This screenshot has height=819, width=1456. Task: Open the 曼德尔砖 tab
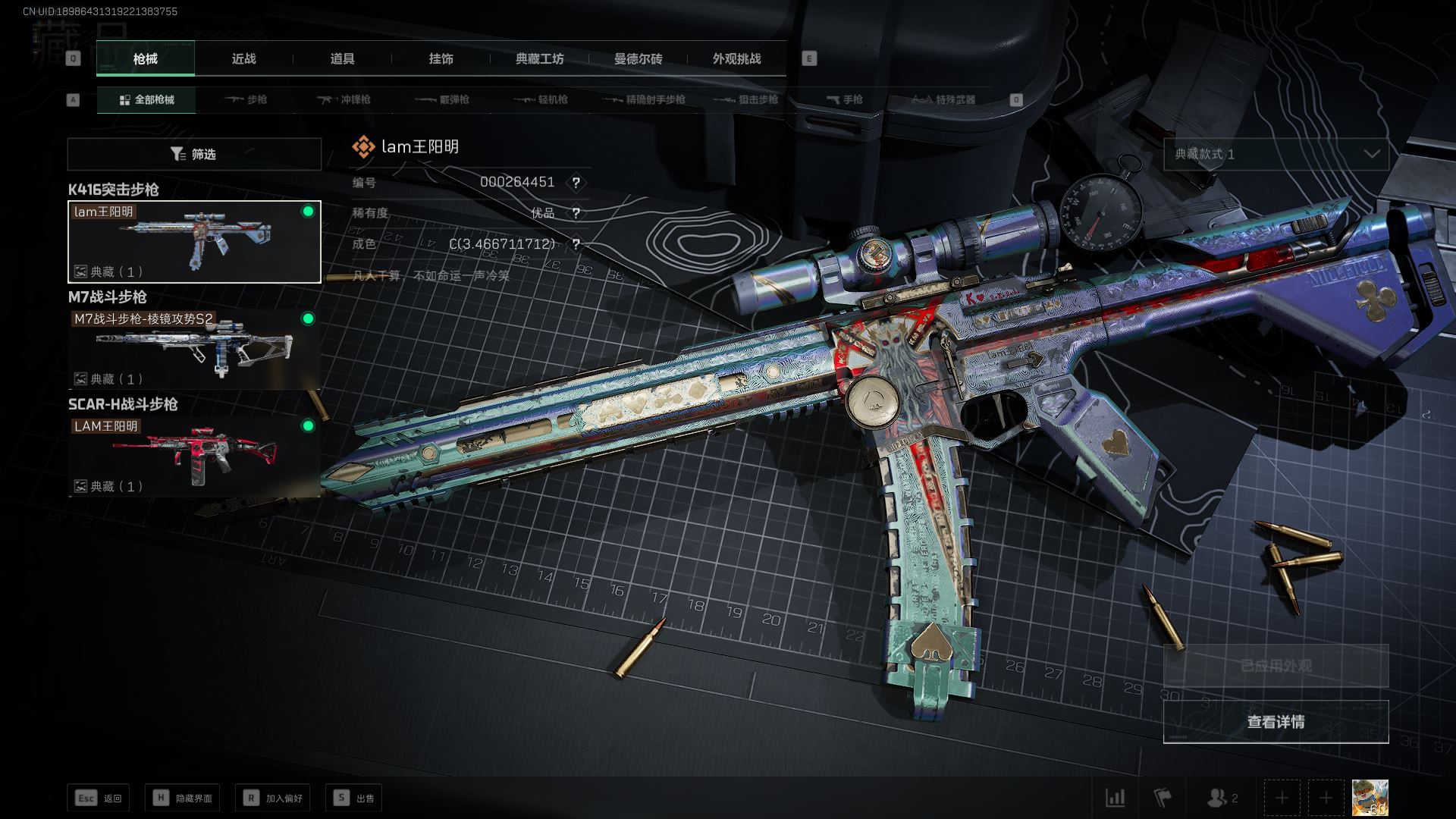point(638,58)
